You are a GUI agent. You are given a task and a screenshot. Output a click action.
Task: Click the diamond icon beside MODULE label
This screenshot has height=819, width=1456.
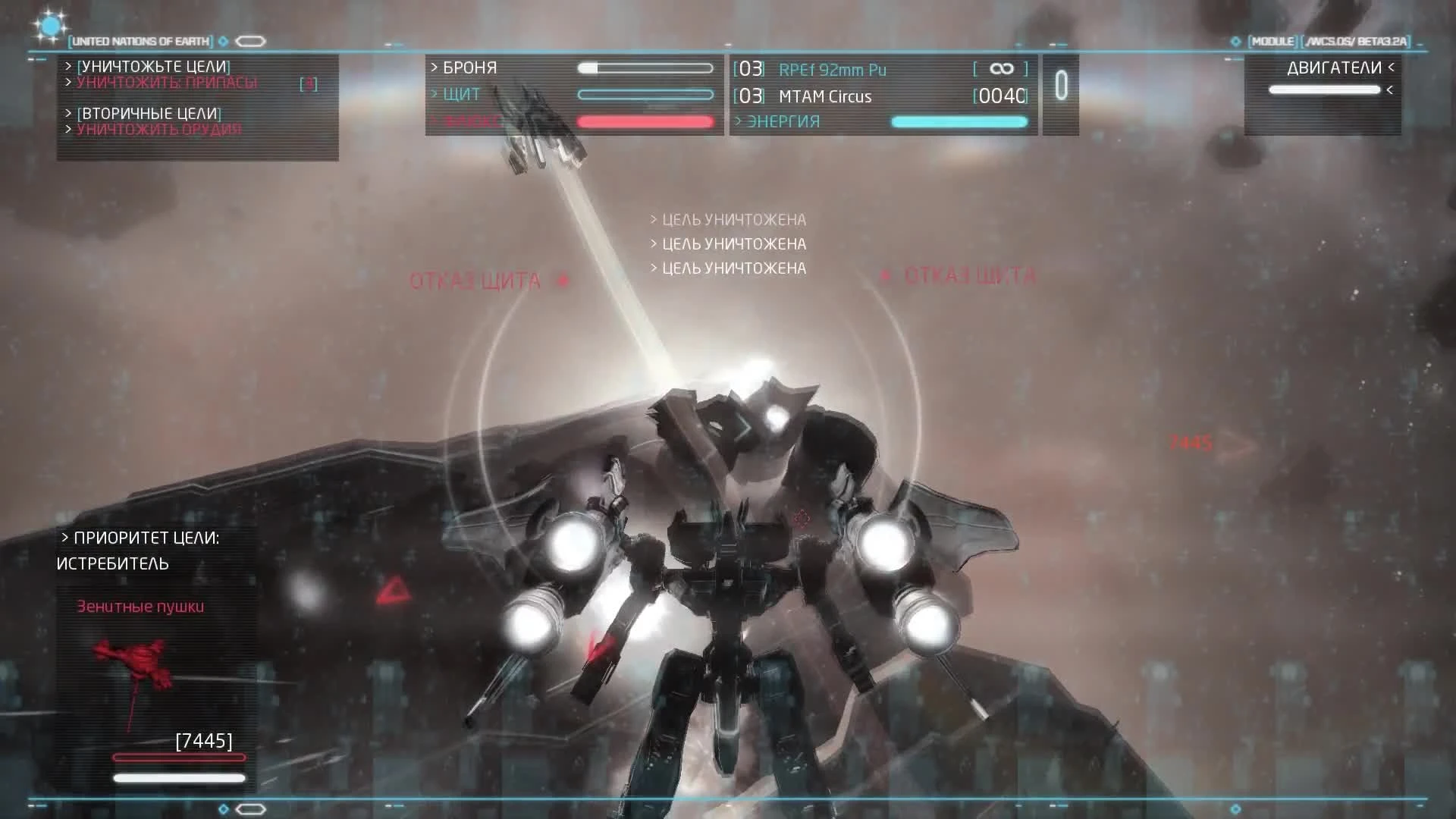[1235, 43]
